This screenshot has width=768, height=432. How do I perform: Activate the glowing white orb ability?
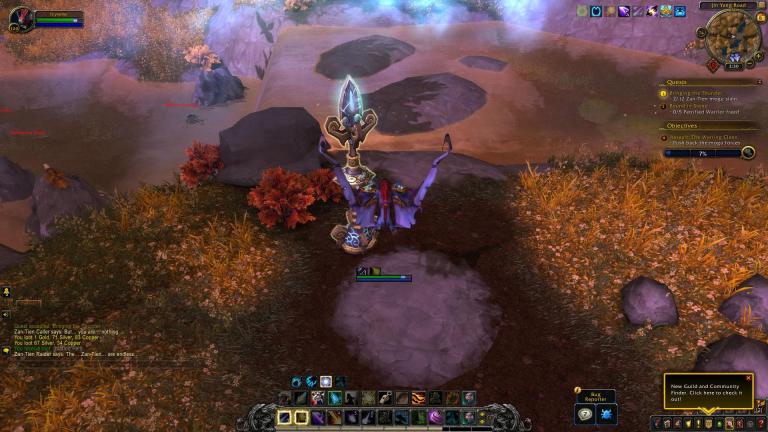coord(325,382)
